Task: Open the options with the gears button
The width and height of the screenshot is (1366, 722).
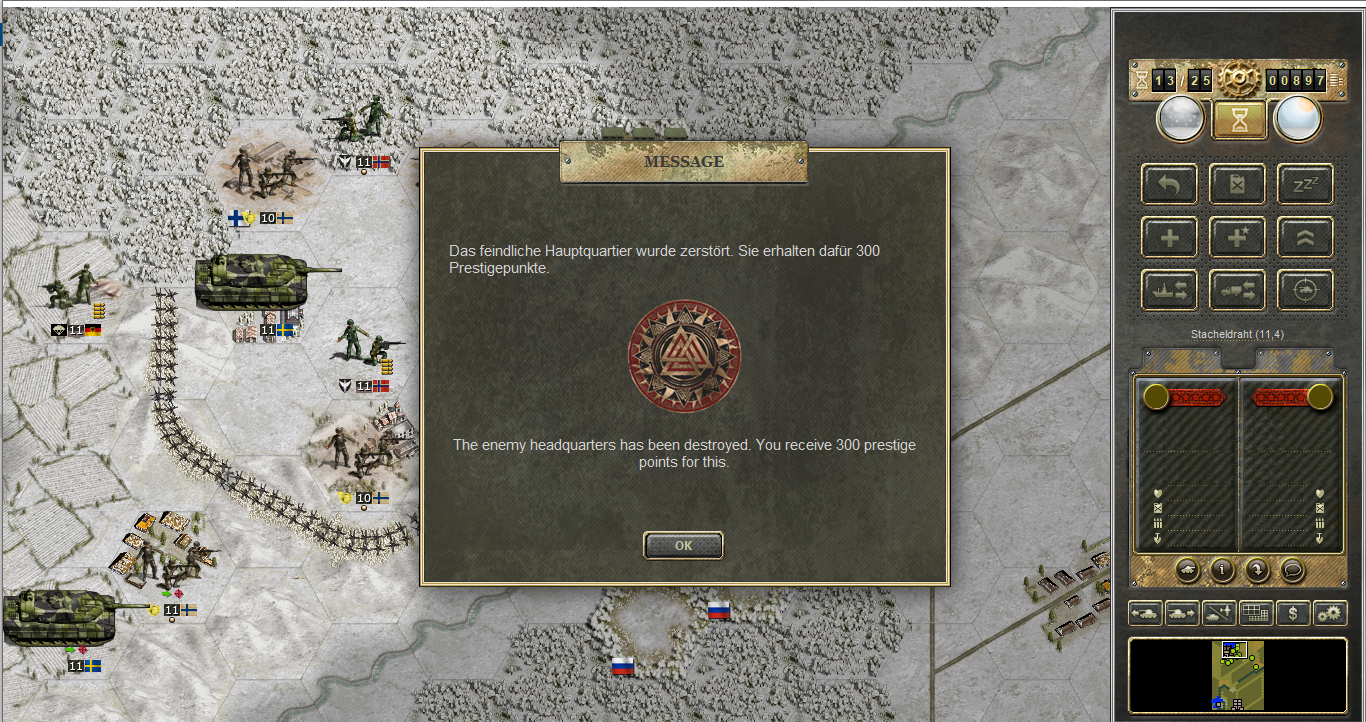Action: (1330, 612)
